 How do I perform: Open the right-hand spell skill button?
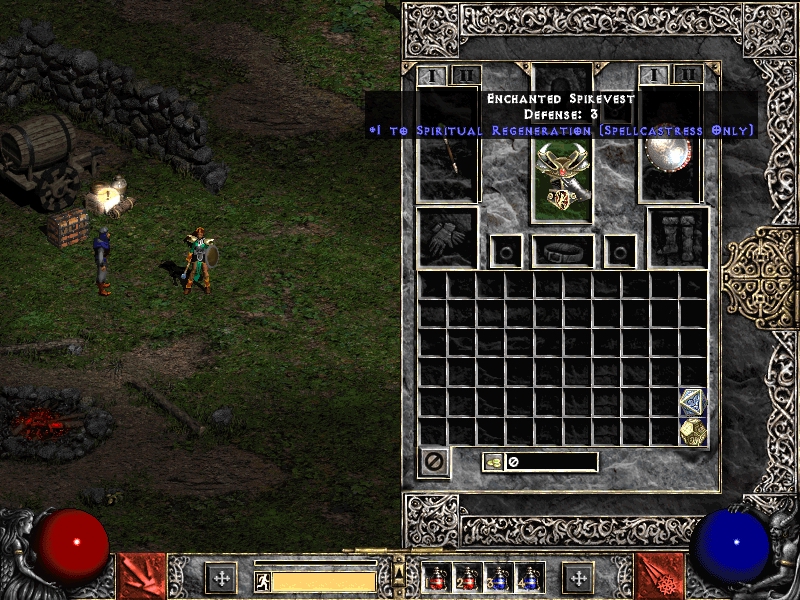(659, 576)
